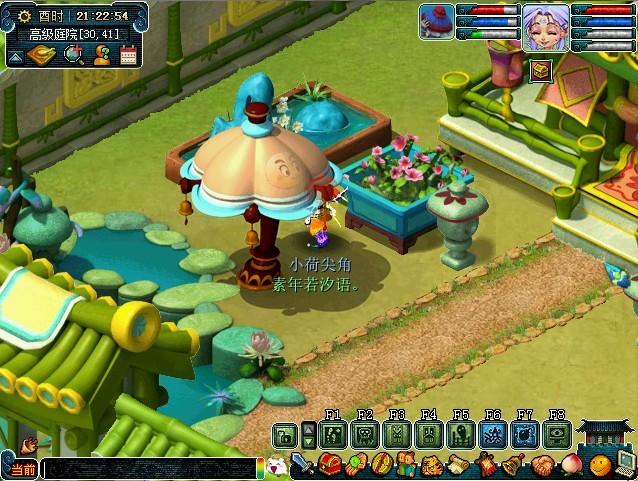Select the pet portrait with red hat
The height and width of the screenshot is (481, 638).
click(436, 21)
